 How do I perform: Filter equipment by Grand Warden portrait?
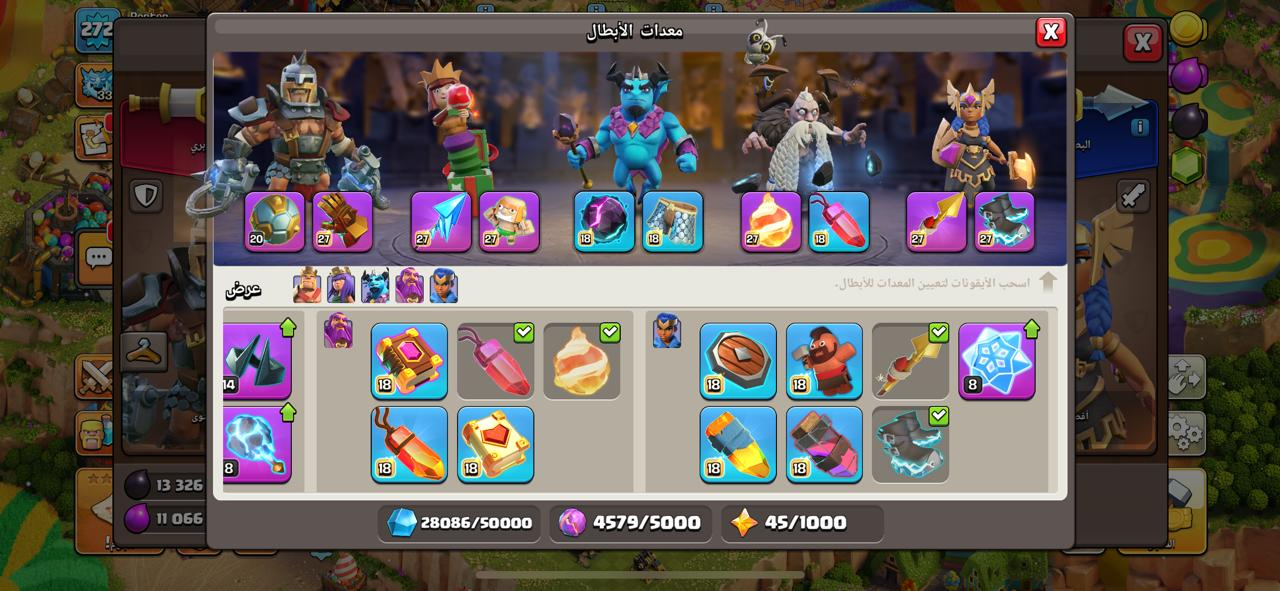[x=409, y=286]
